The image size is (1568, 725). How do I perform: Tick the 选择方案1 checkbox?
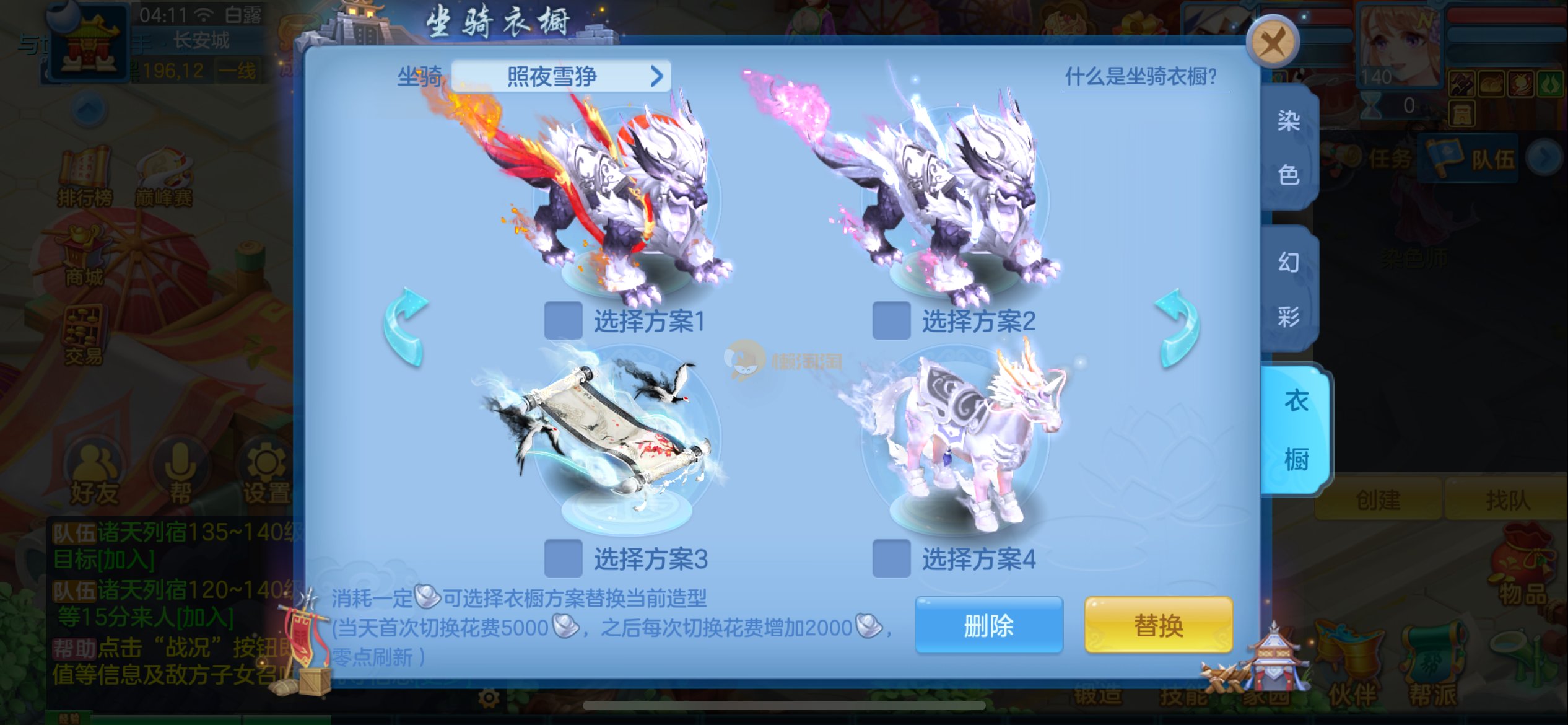(x=563, y=320)
